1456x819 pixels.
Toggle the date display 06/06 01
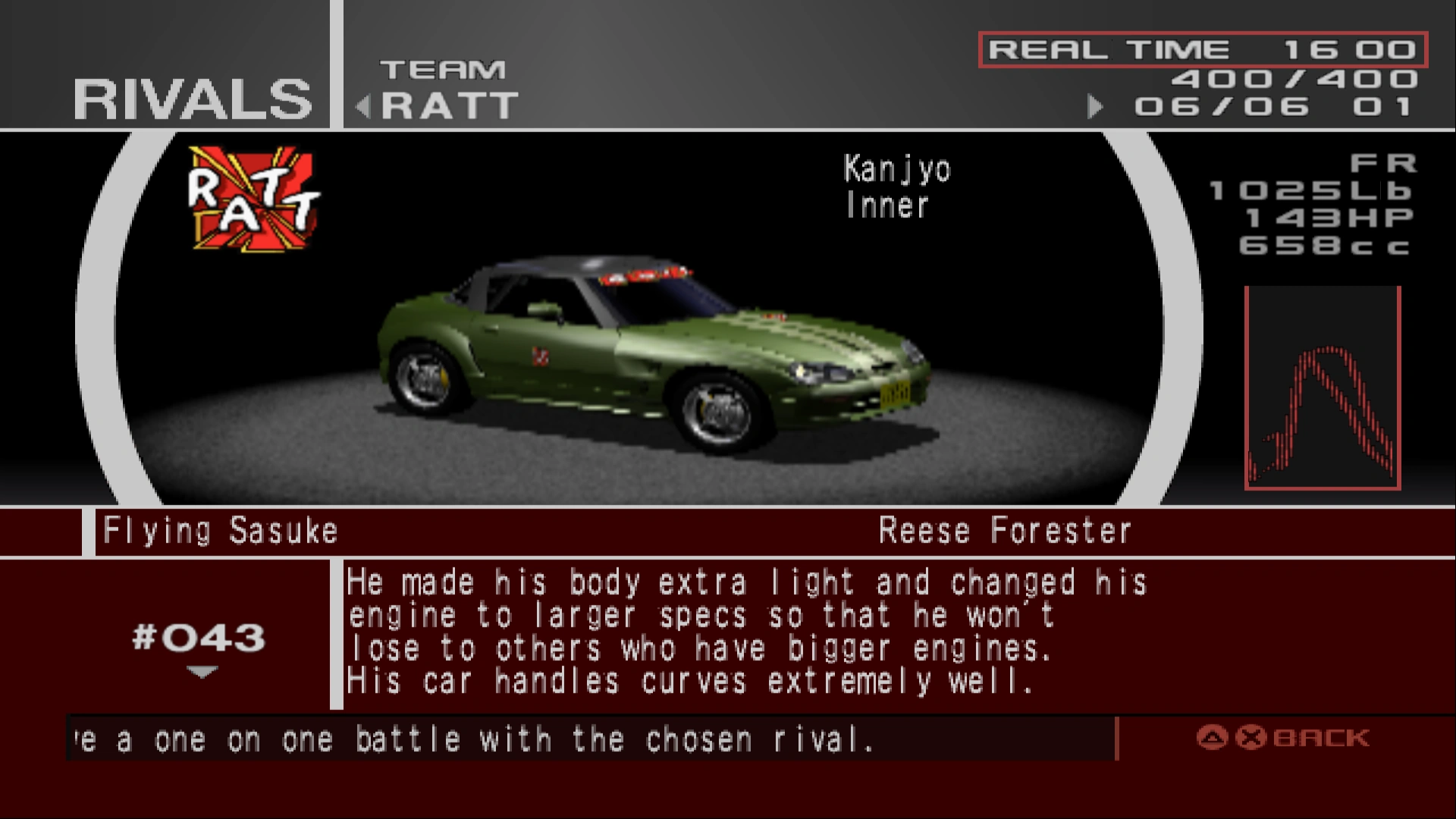1289,105
